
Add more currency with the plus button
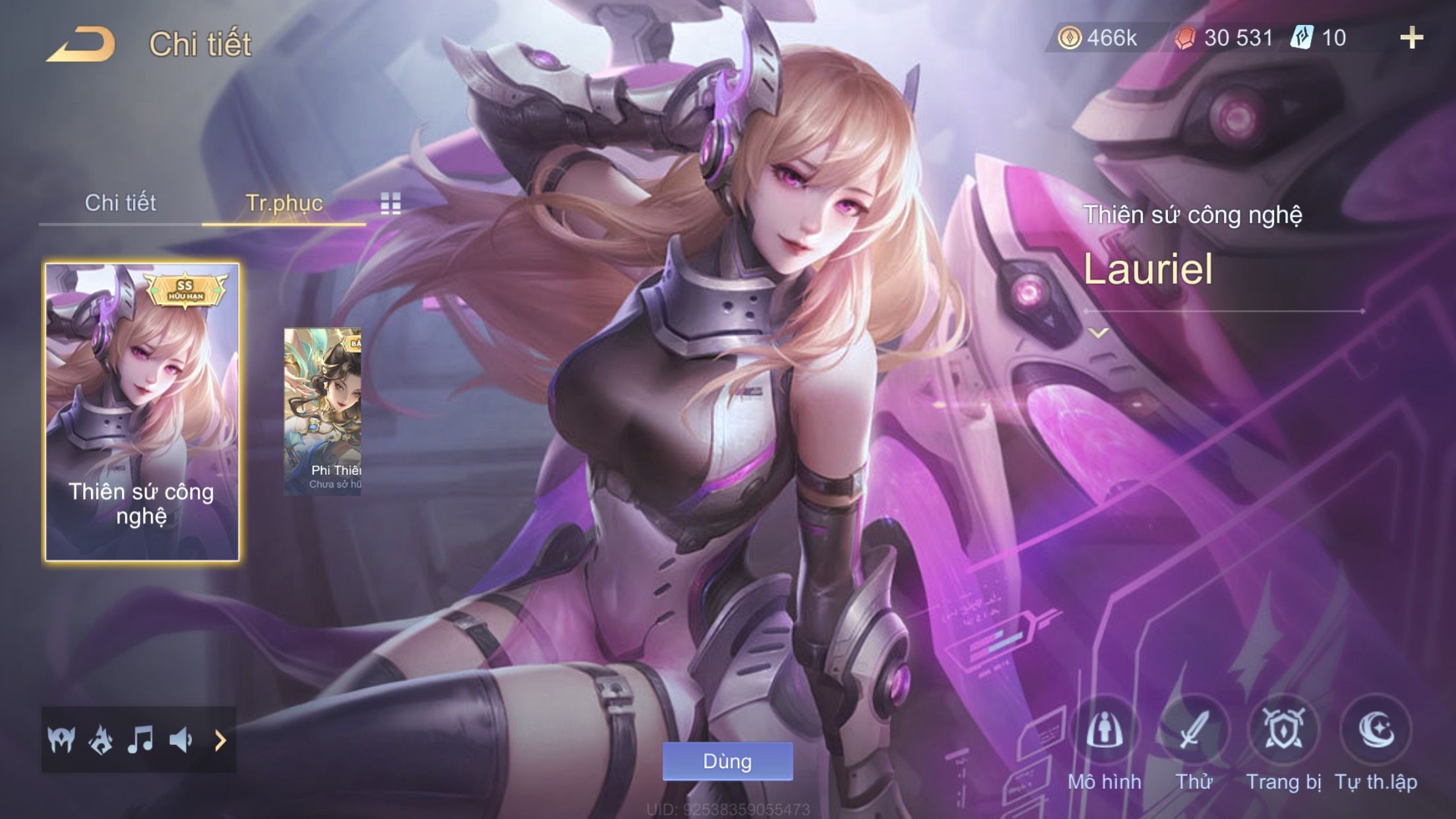(1411, 38)
